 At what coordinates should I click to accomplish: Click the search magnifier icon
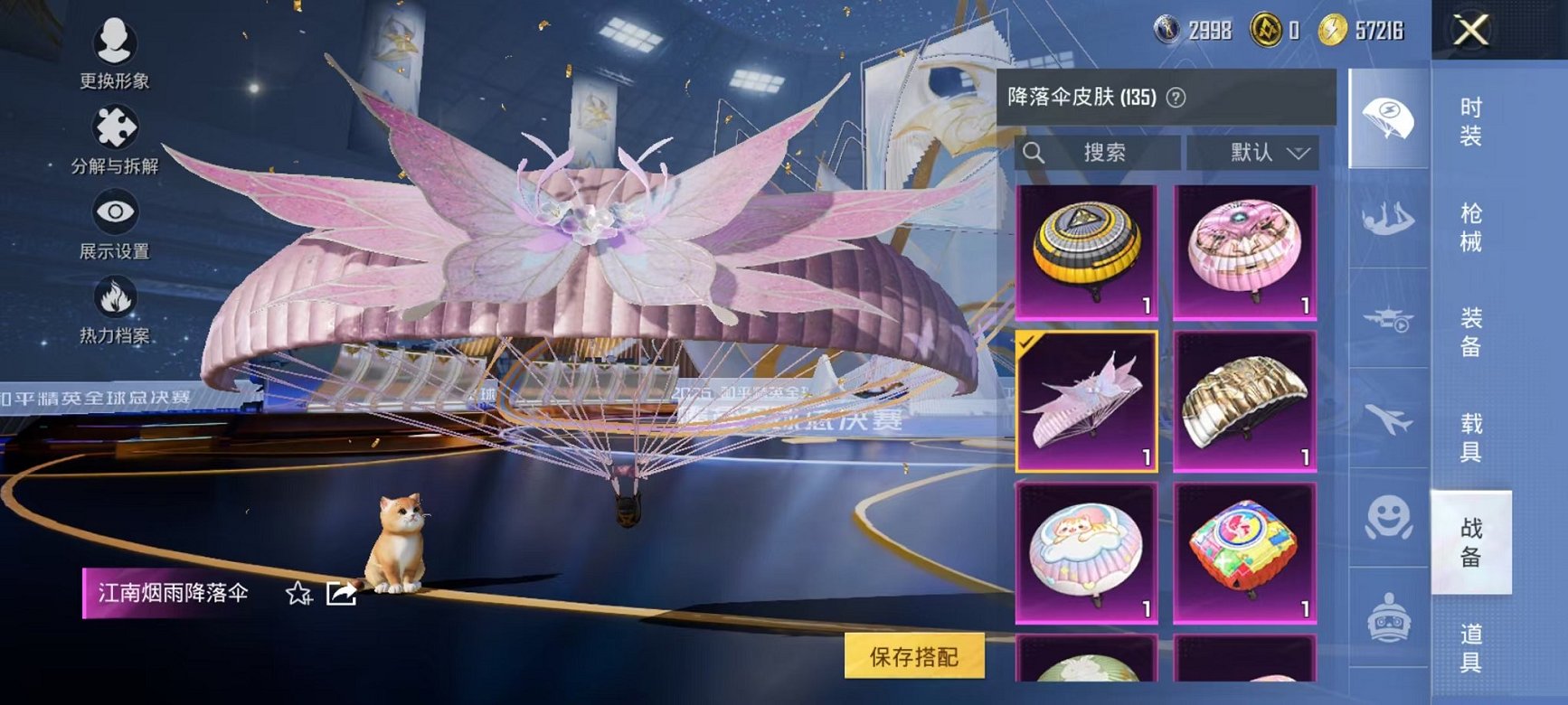click(x=1034, y=153)
